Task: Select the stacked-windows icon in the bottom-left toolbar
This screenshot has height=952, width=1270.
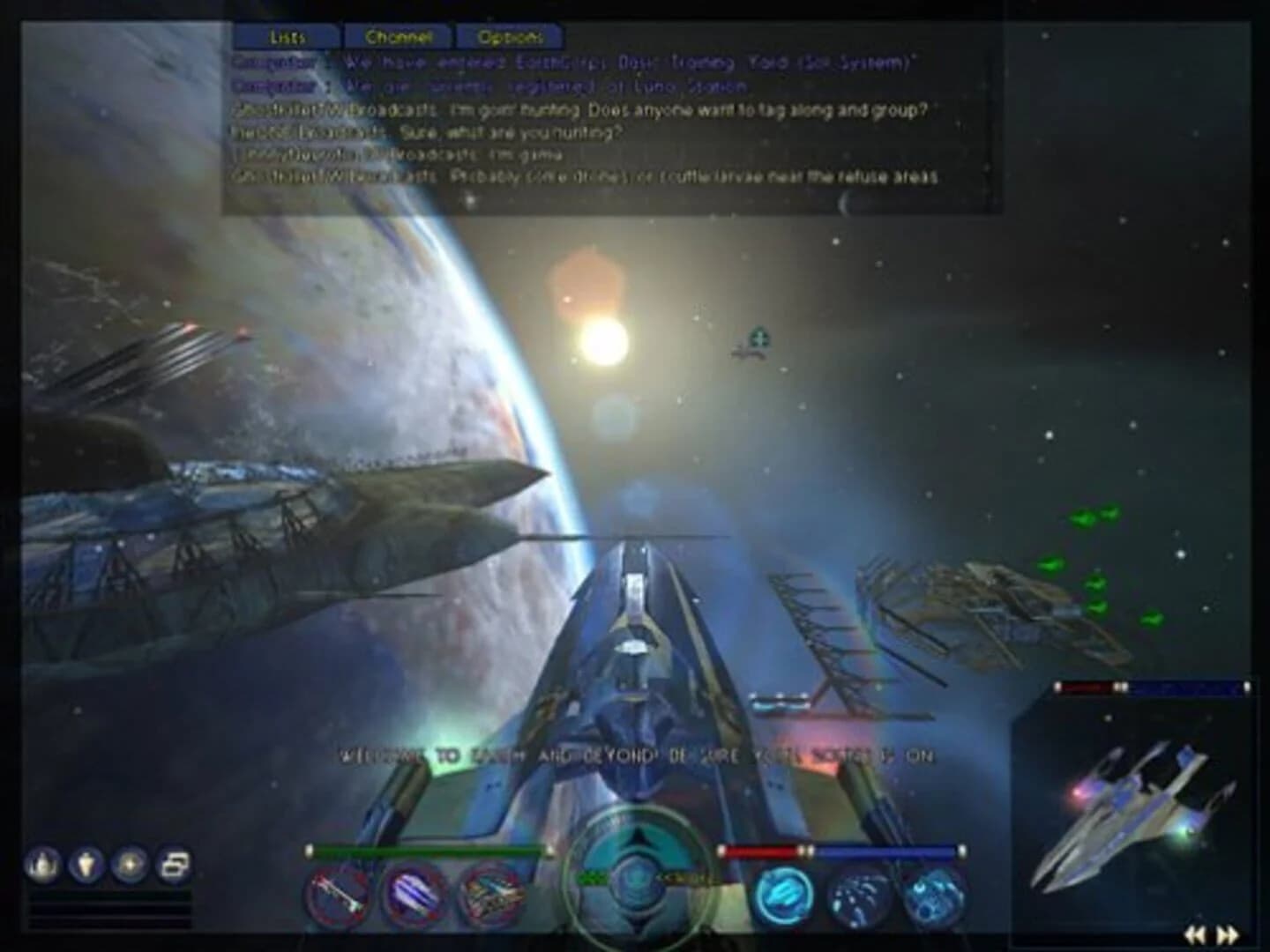Action: point(173,866)
